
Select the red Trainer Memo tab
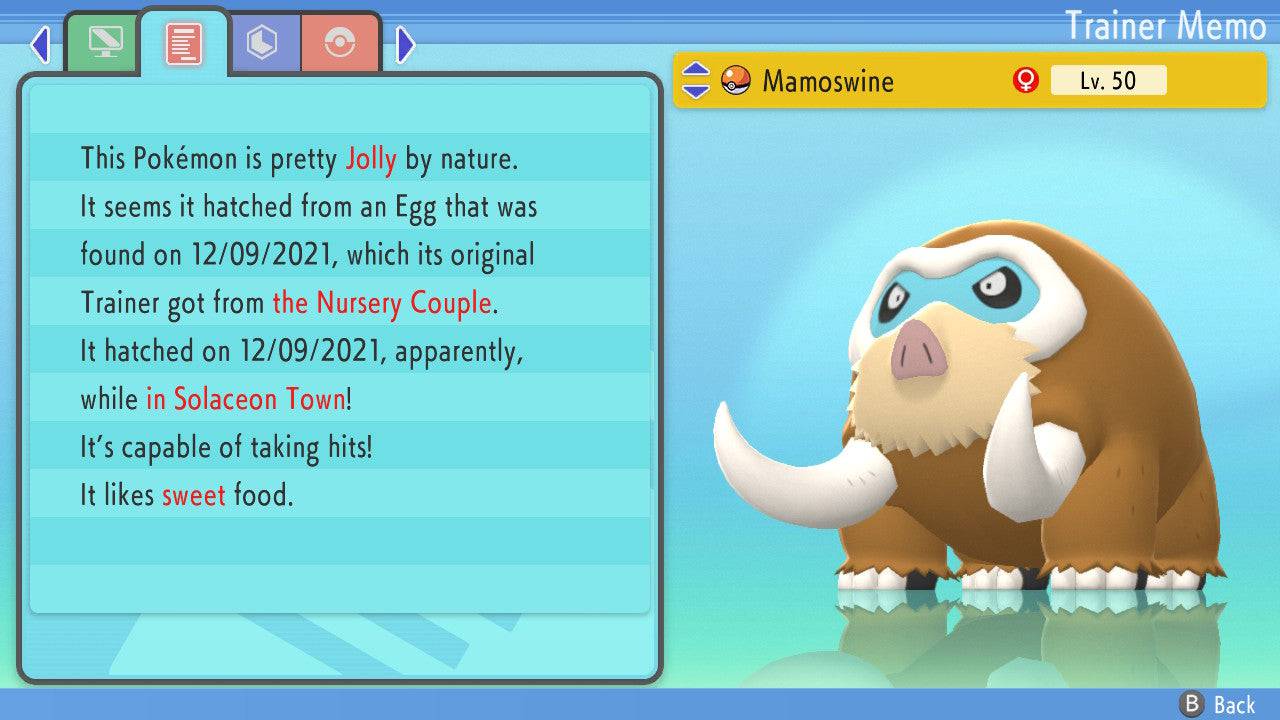184,43
